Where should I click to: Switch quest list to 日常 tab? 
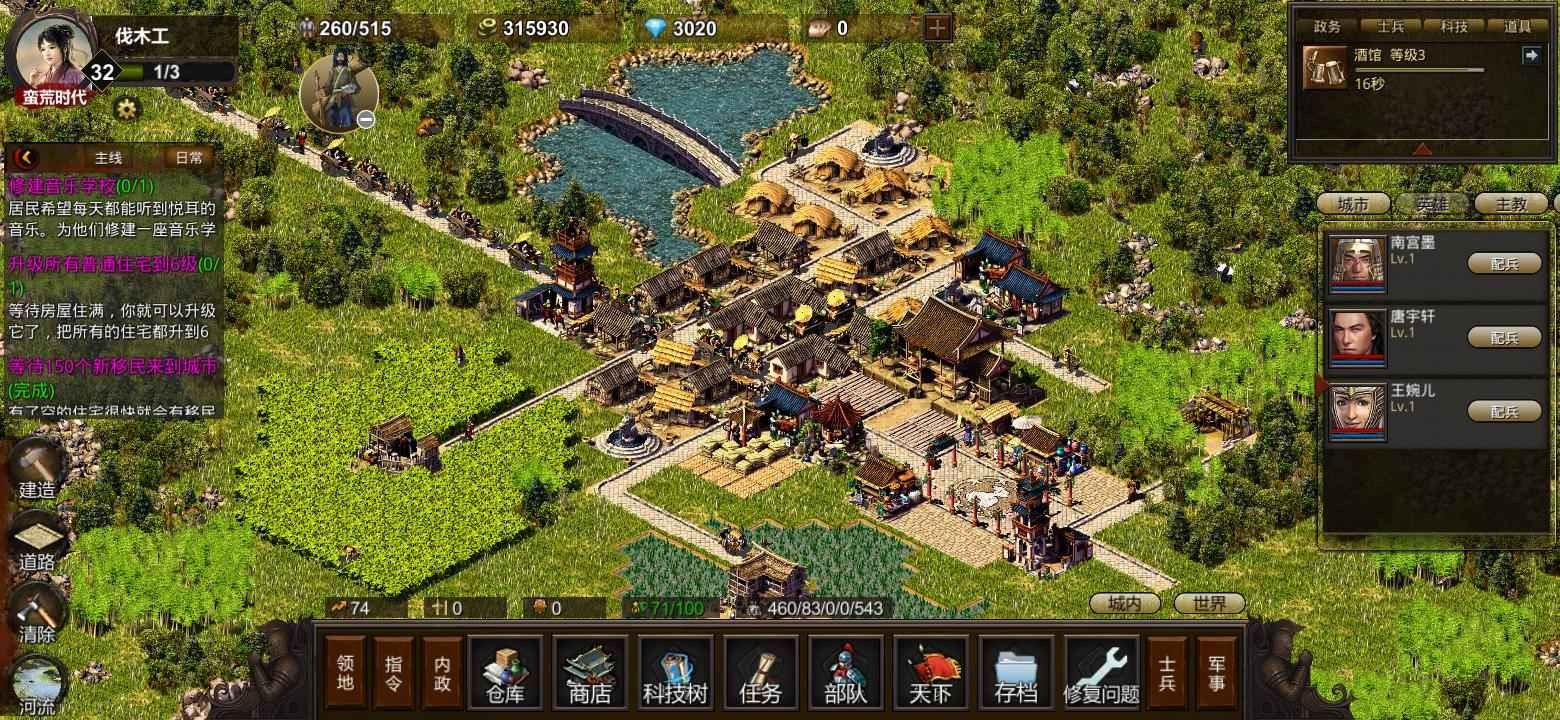(x=189, y=157)
